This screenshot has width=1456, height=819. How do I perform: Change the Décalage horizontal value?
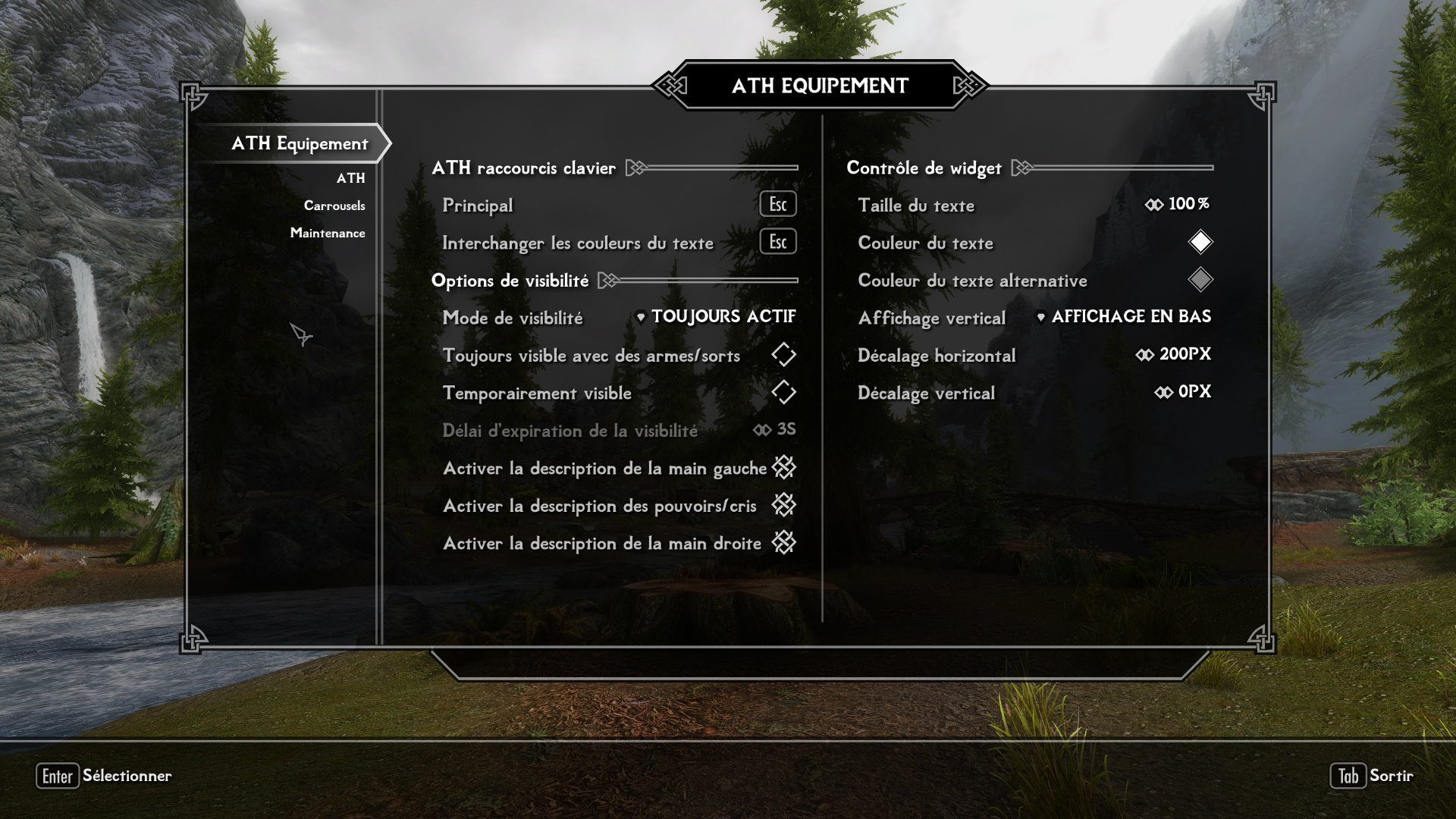click(x=1173, y=355)
